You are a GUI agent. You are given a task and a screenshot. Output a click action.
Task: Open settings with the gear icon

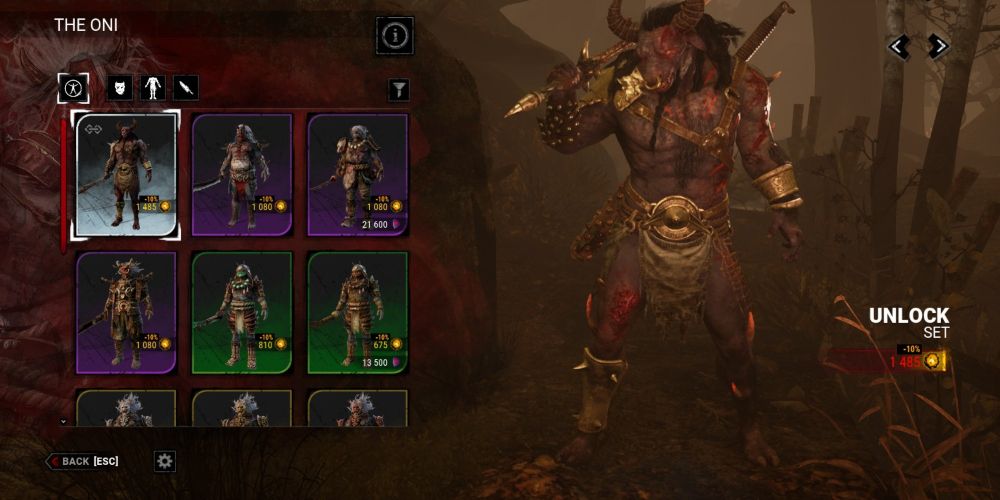(x=165, y=461)
